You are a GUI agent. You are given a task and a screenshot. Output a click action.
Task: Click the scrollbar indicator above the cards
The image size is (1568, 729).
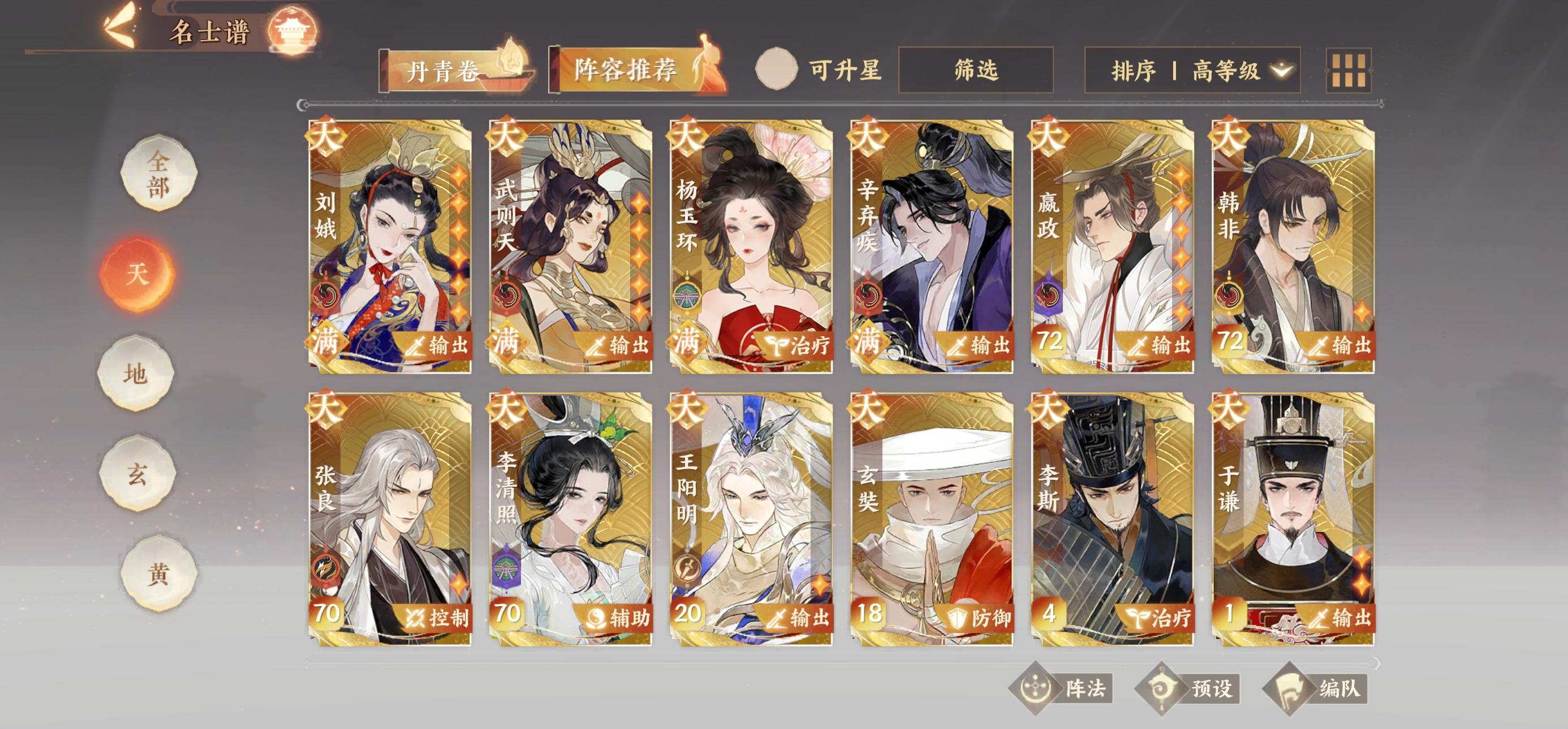304,105
